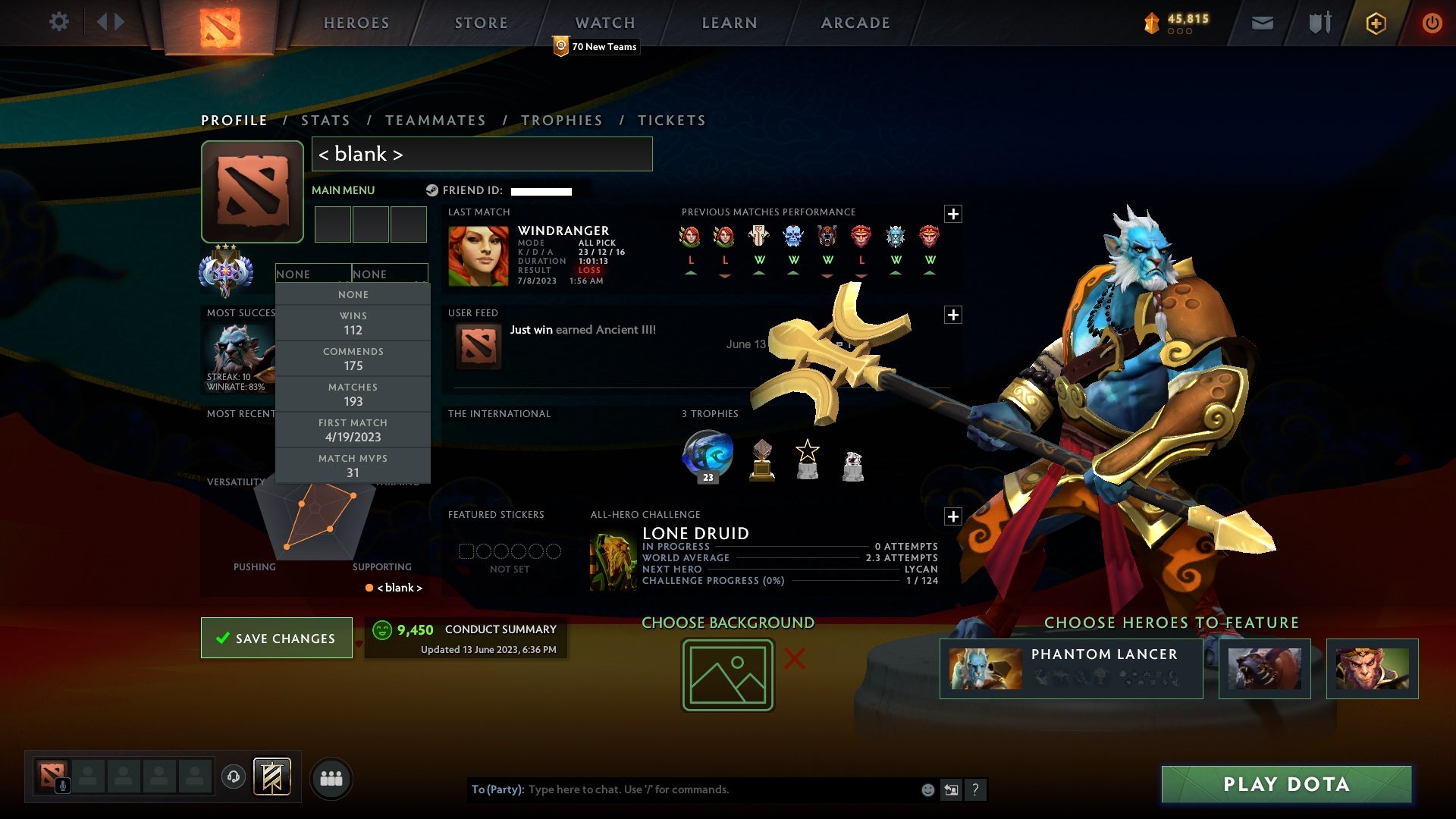
Task: Click the armory shield-and-sword icon
Action: (1319, 23)
